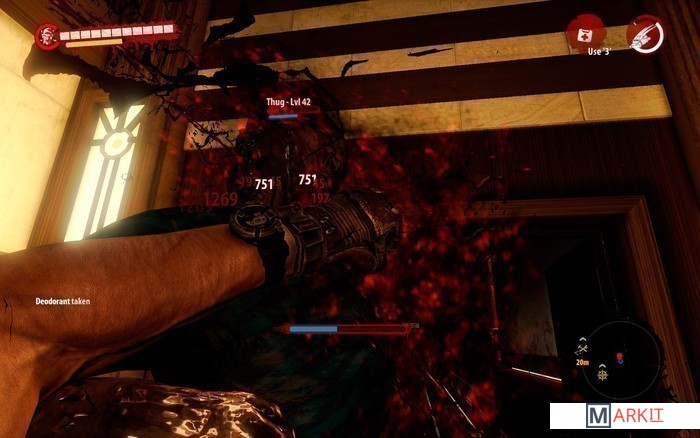Click the workbench tools marker near the minimap
Viewport: 700px width, 438px height.
coord(581,347)
